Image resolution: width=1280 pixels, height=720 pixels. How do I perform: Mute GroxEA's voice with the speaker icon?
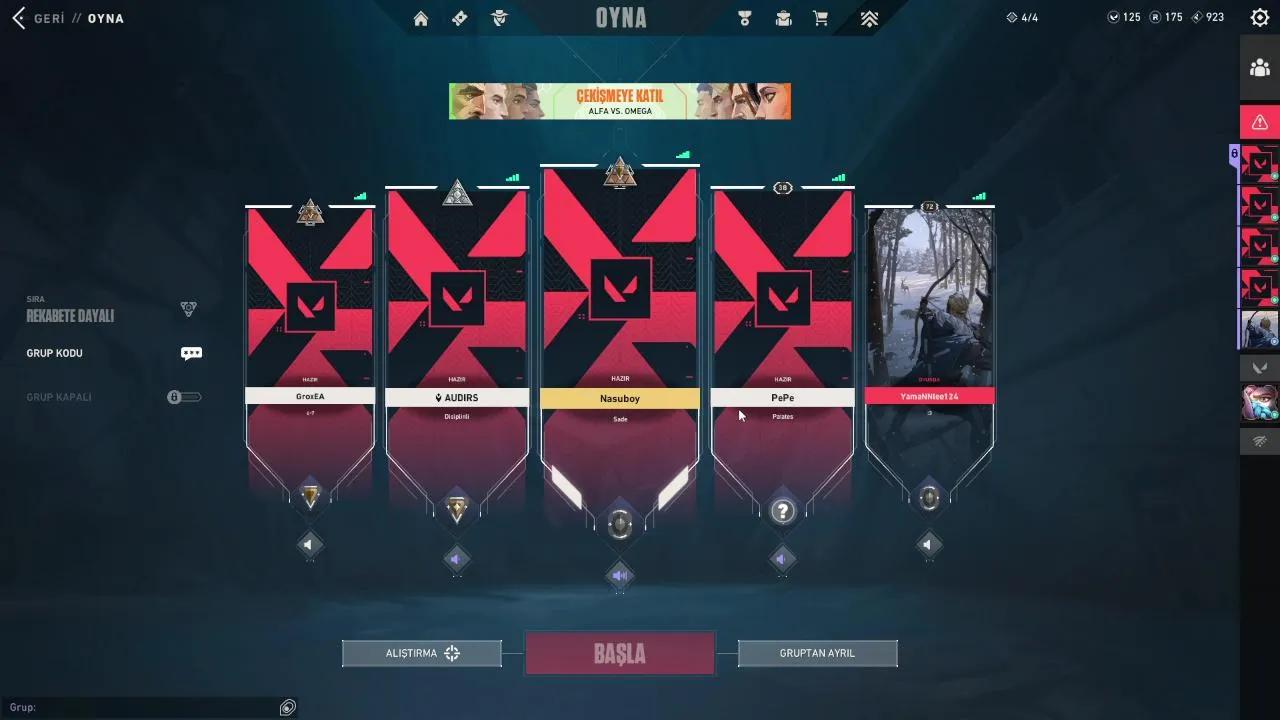tap(310, 544)
